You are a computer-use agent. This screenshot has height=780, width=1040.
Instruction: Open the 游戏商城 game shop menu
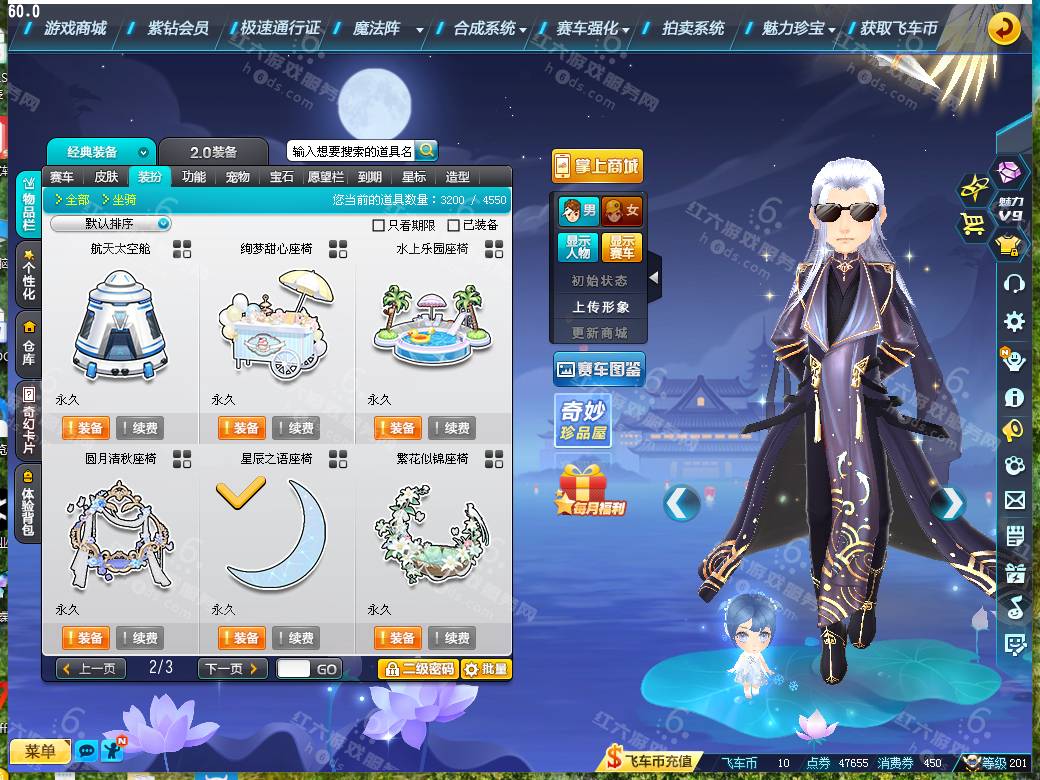coord(75,28)
